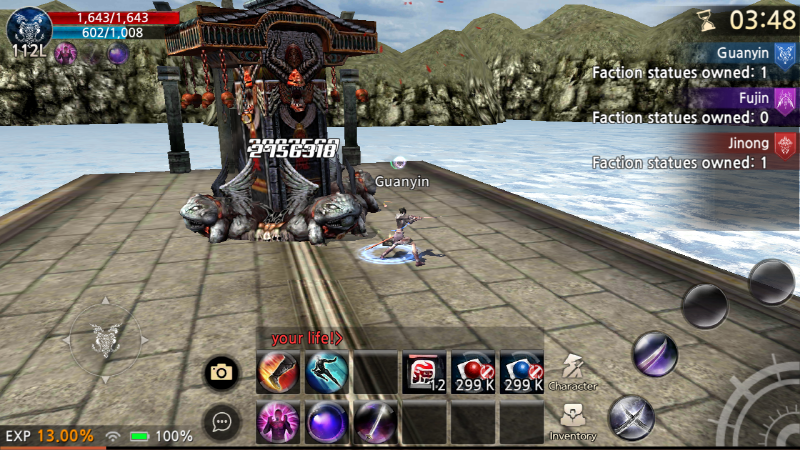Select the pink buff icon under the bars
The image size is (800, 450).
pyautogui.click(x=67, y=54)
